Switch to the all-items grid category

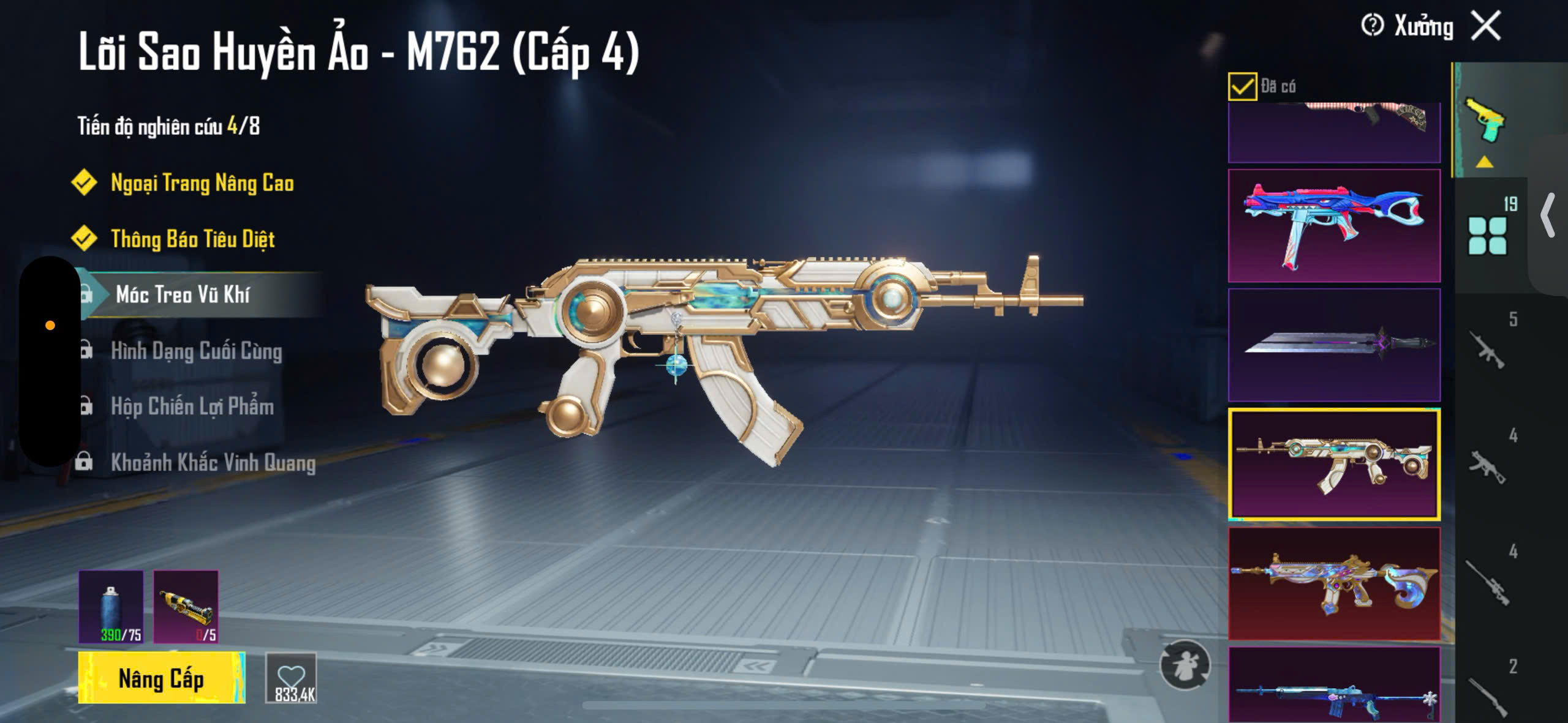1487,235
